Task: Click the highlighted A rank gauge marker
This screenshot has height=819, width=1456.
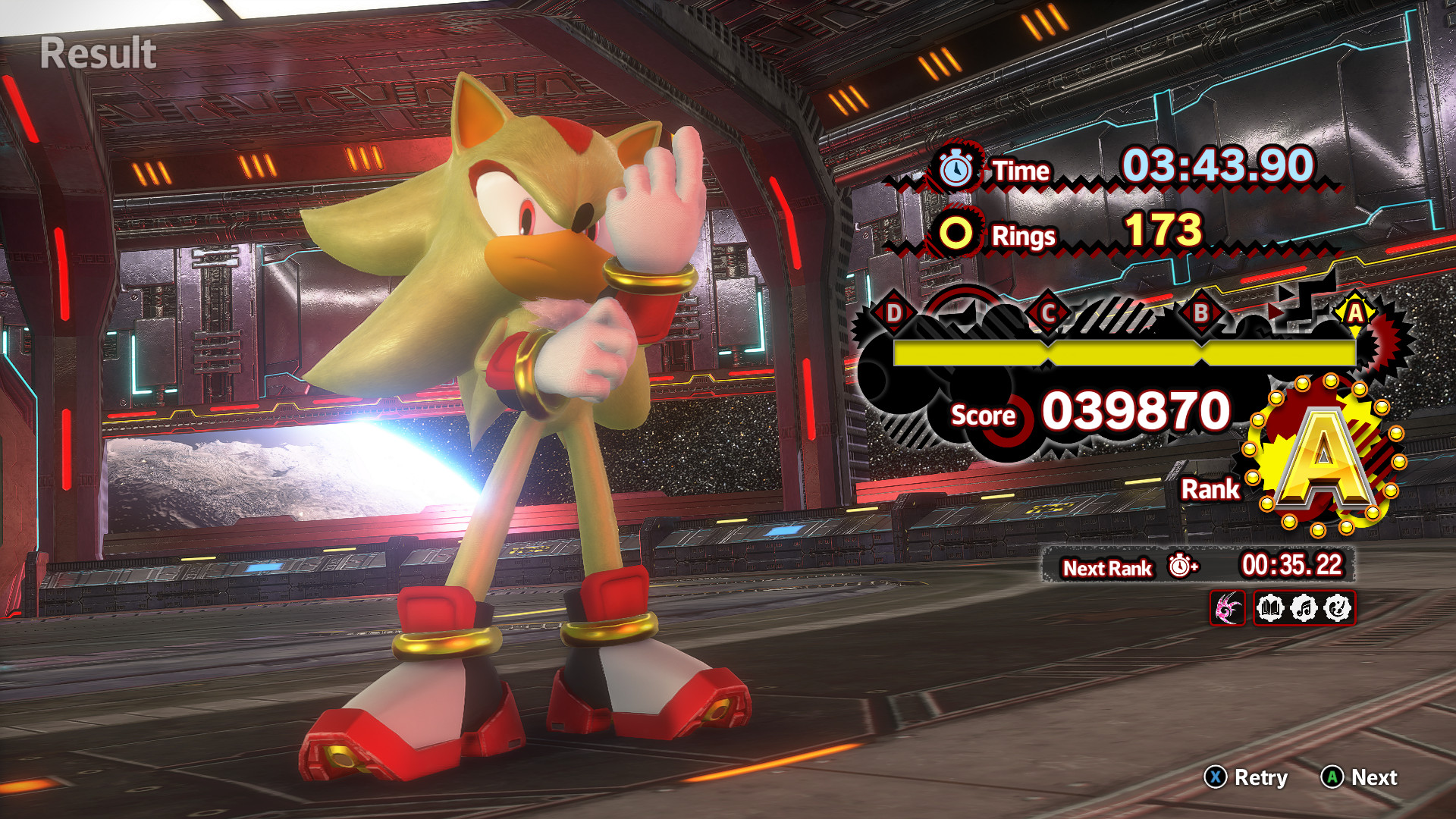Action: (1354, 312)
